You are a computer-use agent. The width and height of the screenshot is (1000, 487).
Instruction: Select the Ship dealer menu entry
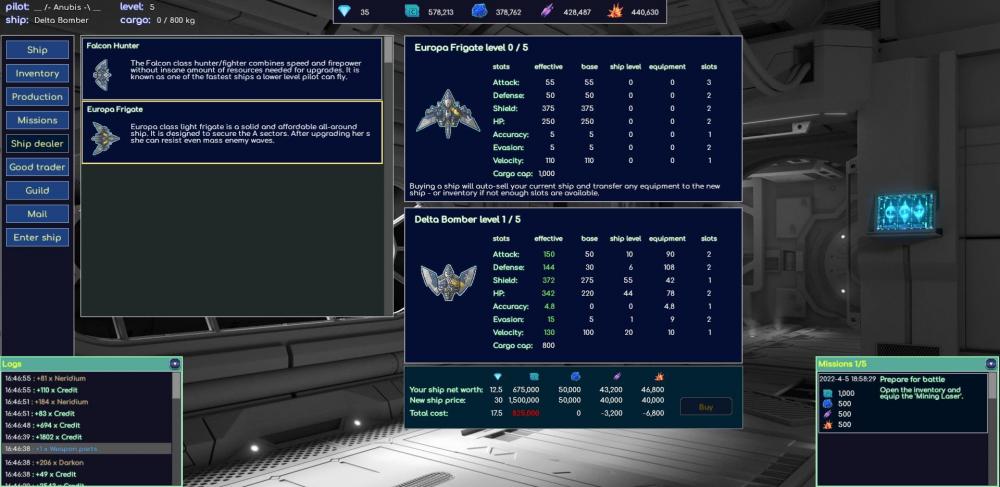[37, 144]
